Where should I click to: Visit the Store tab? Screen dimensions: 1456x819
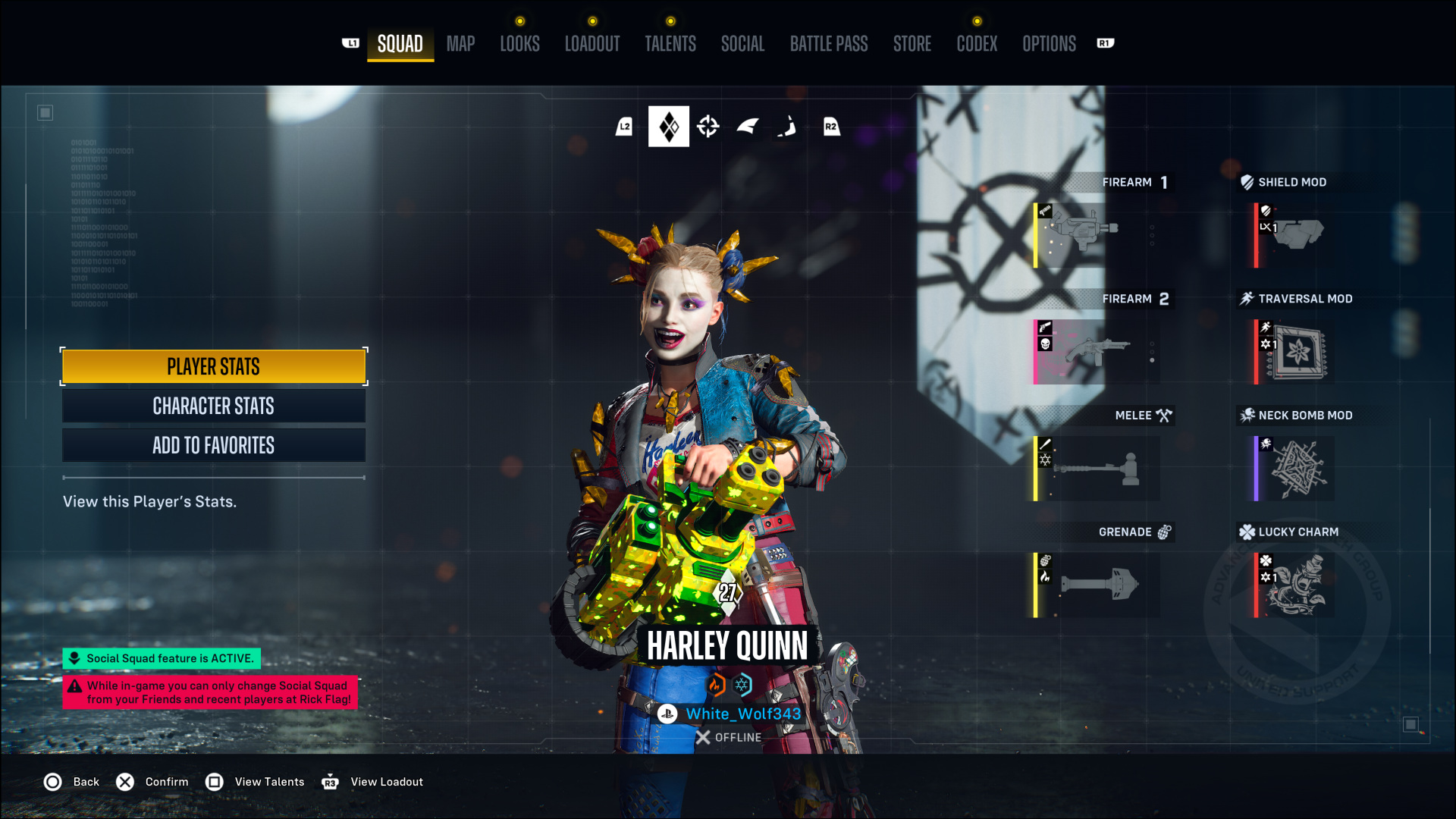(x=912, y=44)
